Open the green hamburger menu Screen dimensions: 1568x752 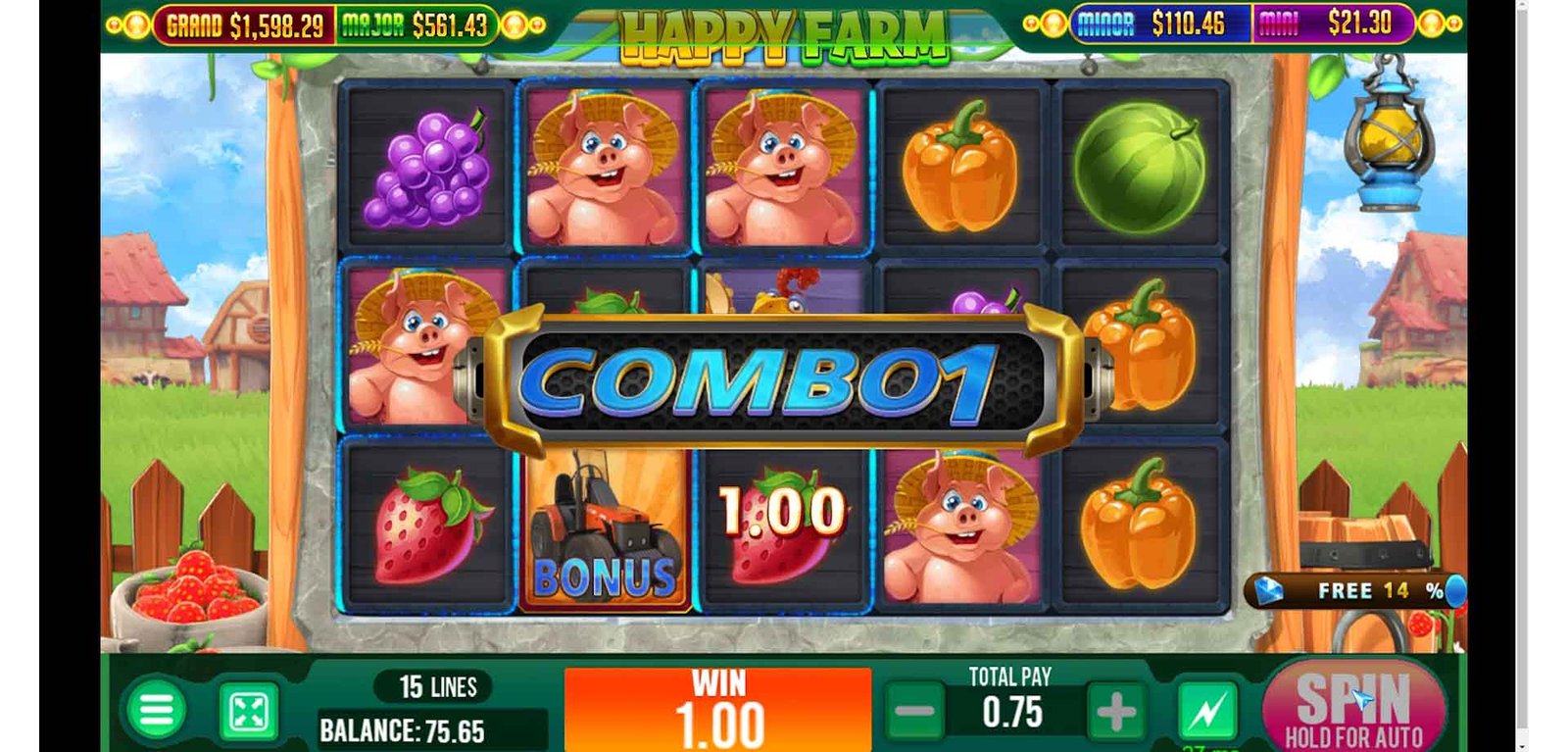(156, 710)
